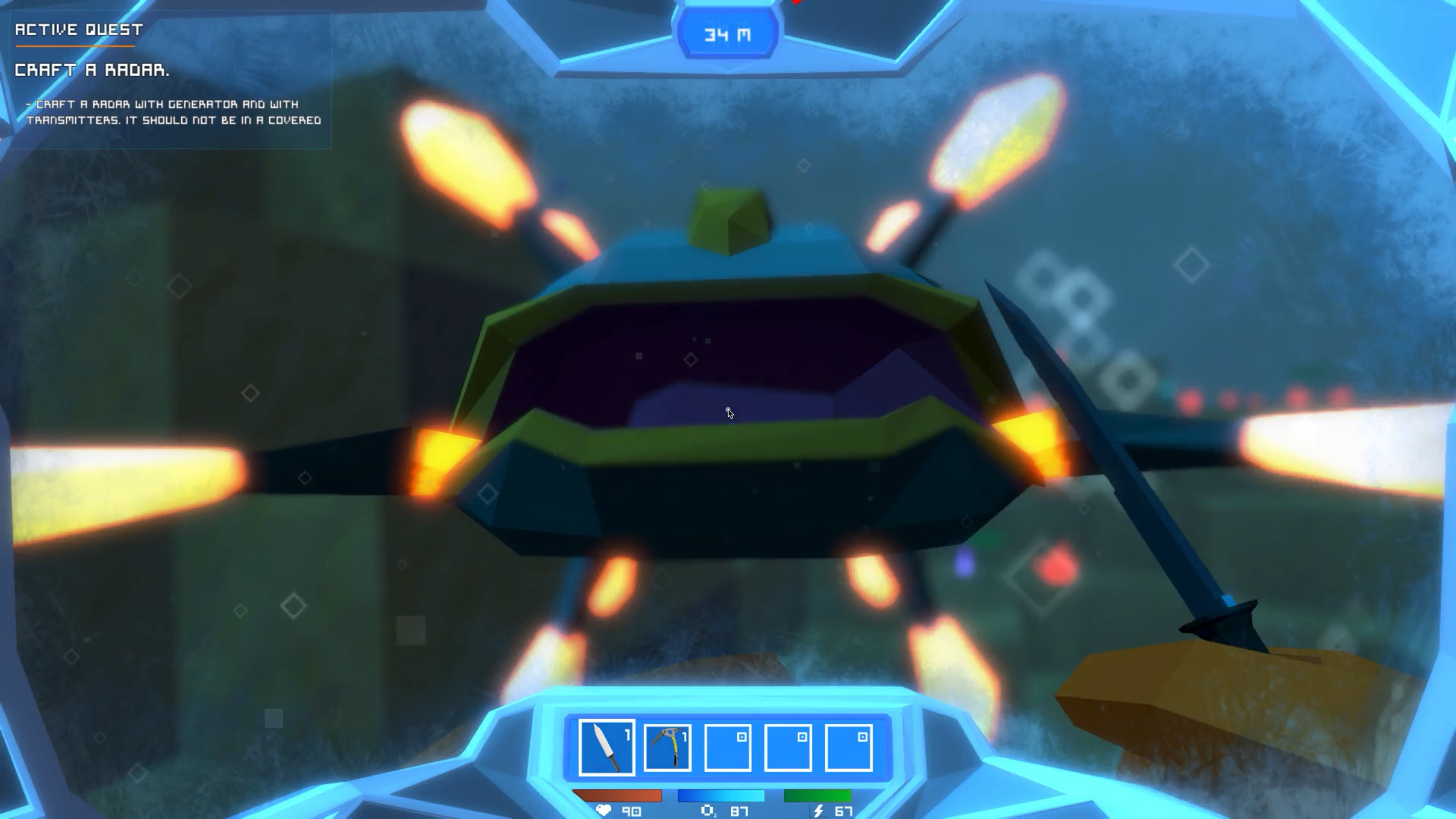Image resolution: width=1456 pixels, height=819 pixels.
Task: Click the fifth empty hotbar slot icon
Action: click(847, 747)
